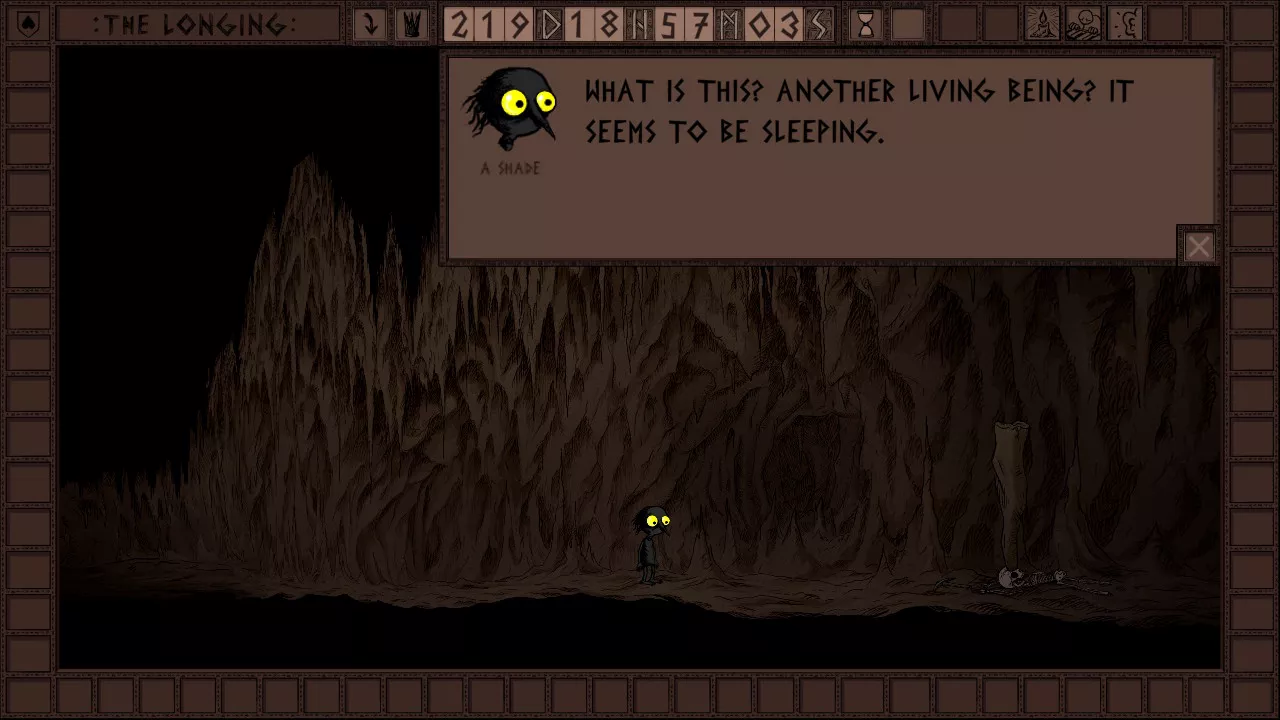Open the king's crown icon

[410, 25]
